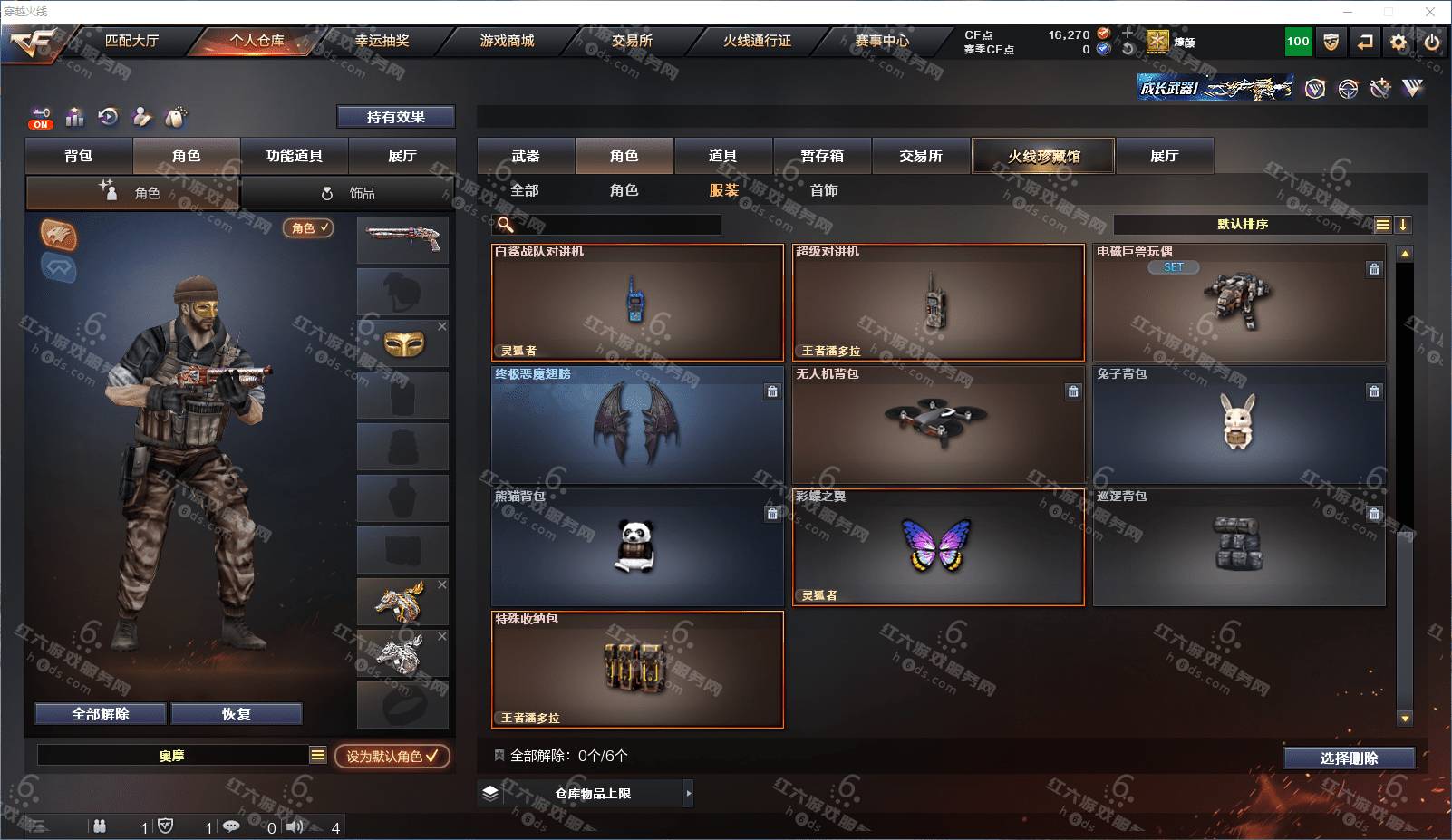
Task: Choose the 首饰 category filter
Action: tap(824, 190)
